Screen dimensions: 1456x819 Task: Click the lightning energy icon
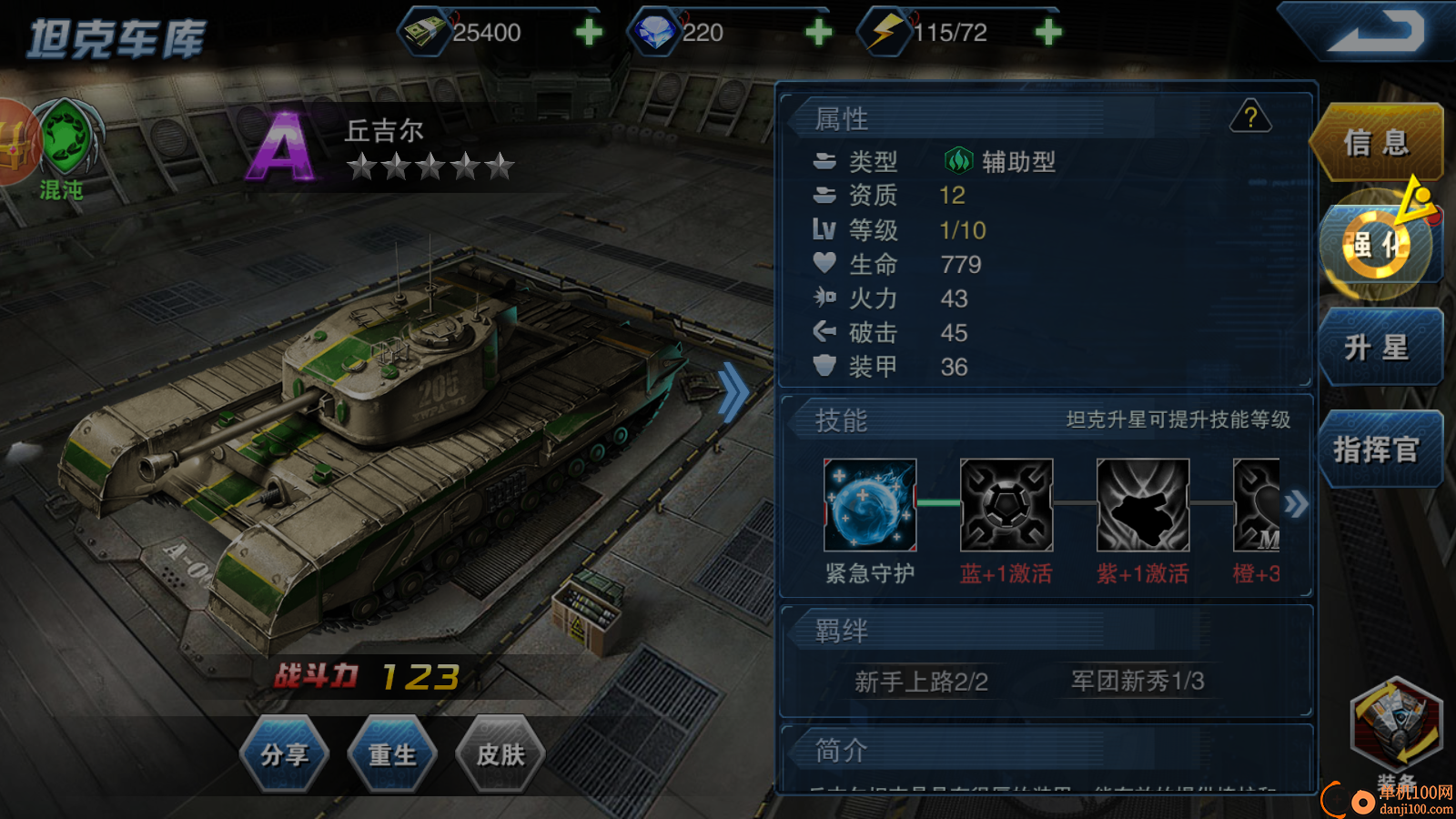click(x=879, y=30)
